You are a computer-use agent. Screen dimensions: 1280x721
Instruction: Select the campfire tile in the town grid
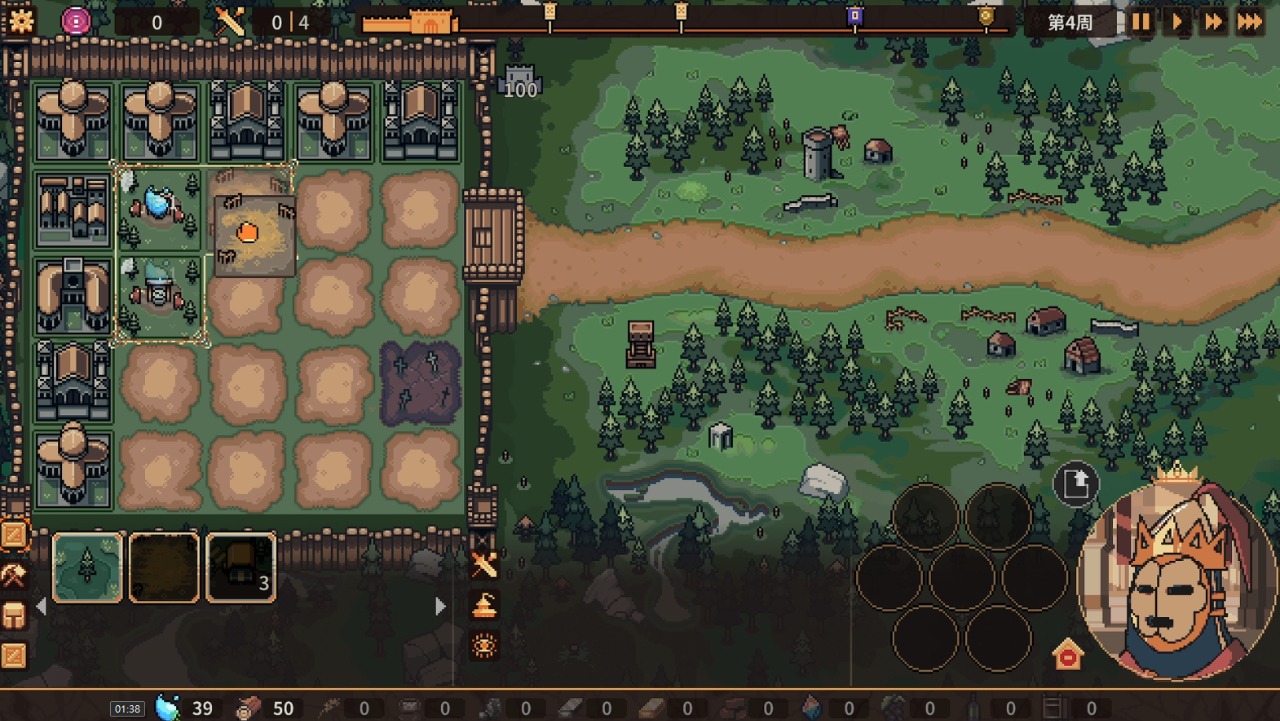point(248,233)
